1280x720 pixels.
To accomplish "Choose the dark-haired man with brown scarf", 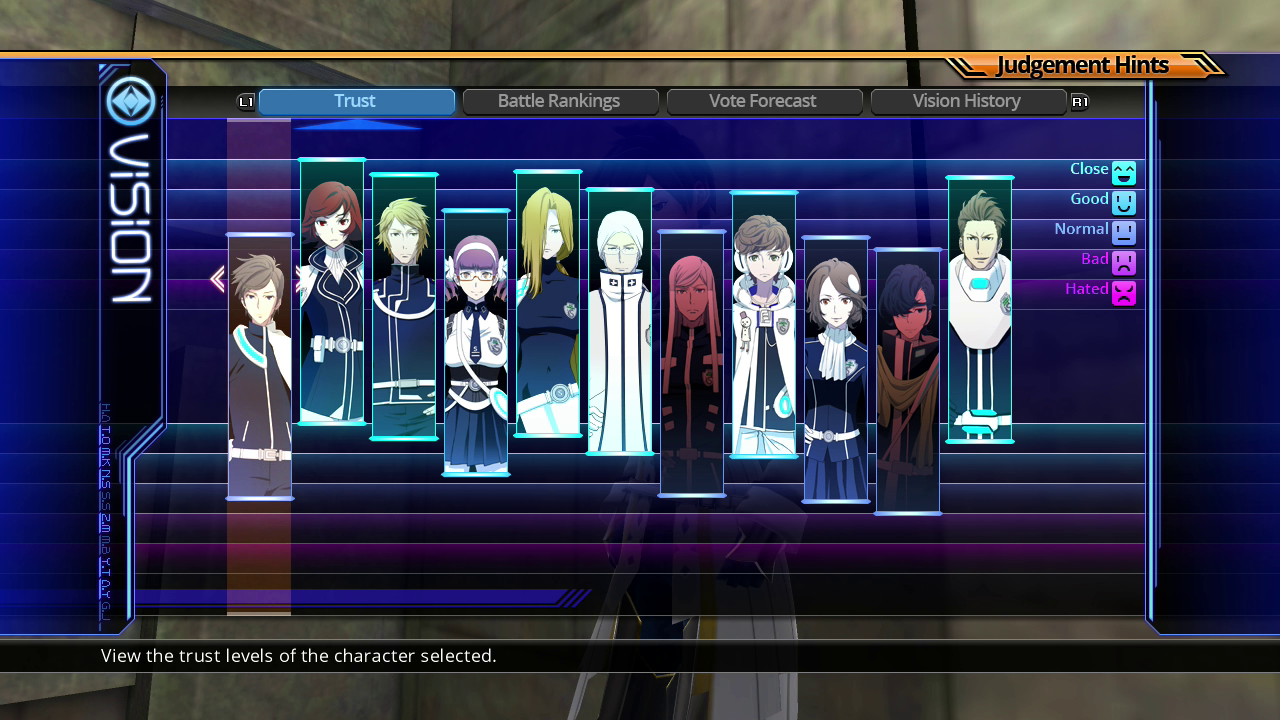I will [908, 381].
